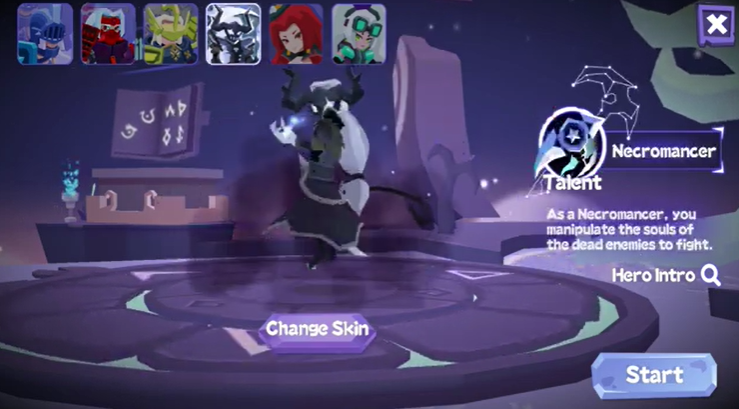Viewport: 739px width, 409px height.
Task: Open the Change Skin option
Action: [317, 329]
